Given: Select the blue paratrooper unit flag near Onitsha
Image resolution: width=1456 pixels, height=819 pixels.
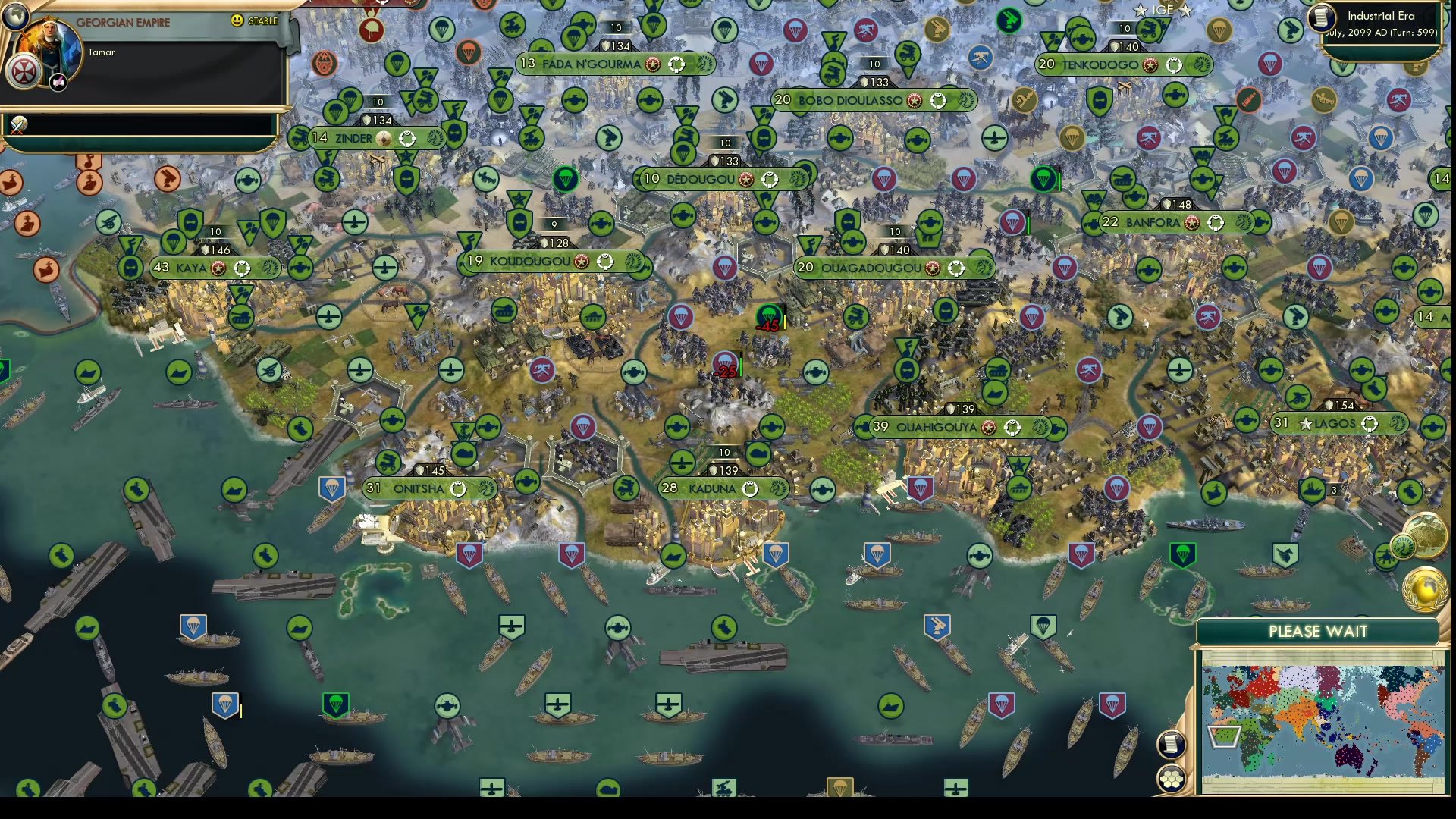Looking at the screenshot, I should click(x=331, y=489).
